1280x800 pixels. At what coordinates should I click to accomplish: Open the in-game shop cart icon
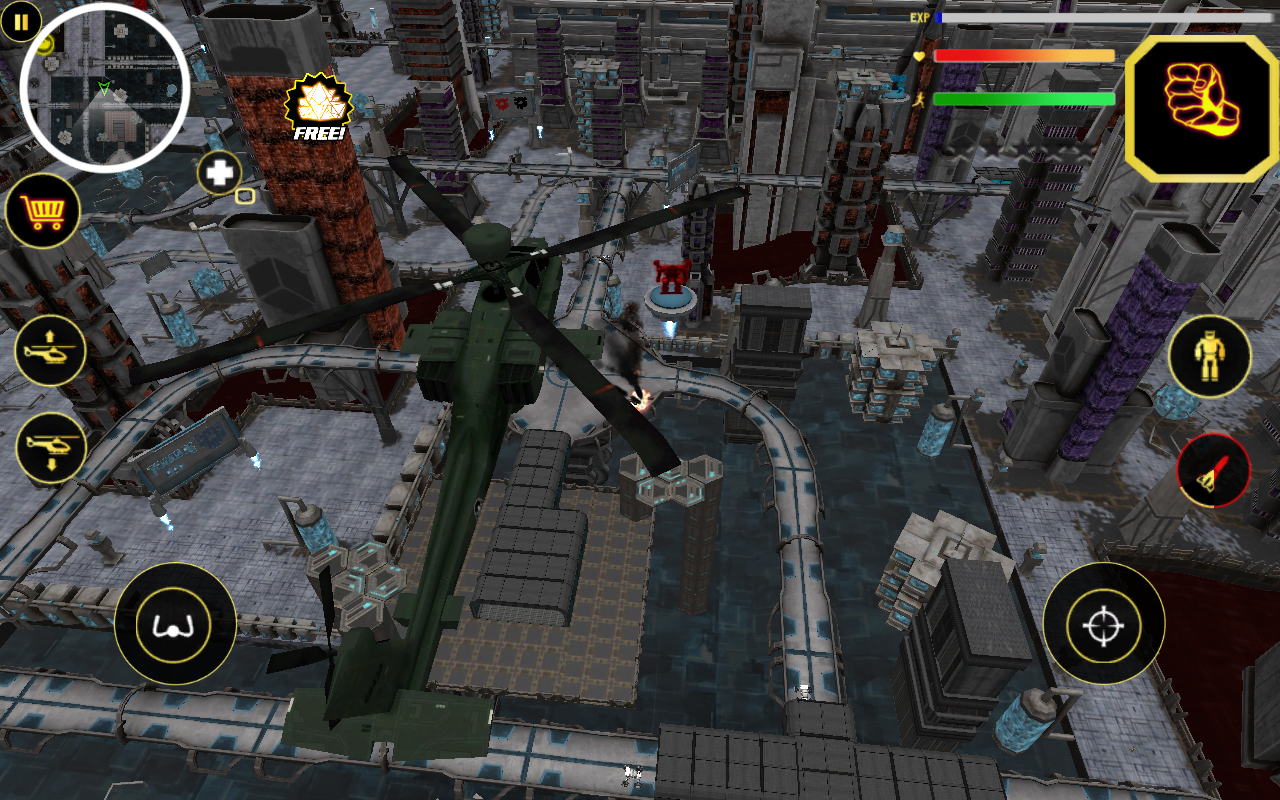[45, 210]
